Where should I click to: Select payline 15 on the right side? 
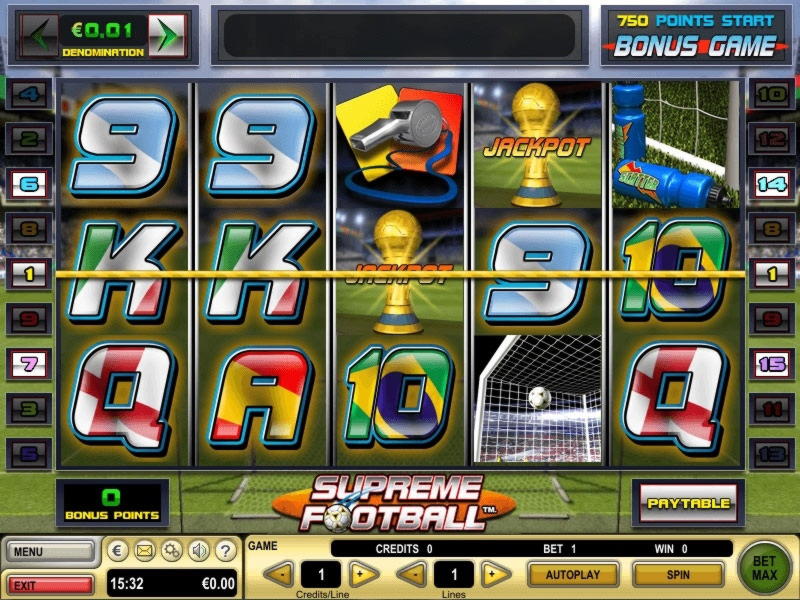point(771,364)
